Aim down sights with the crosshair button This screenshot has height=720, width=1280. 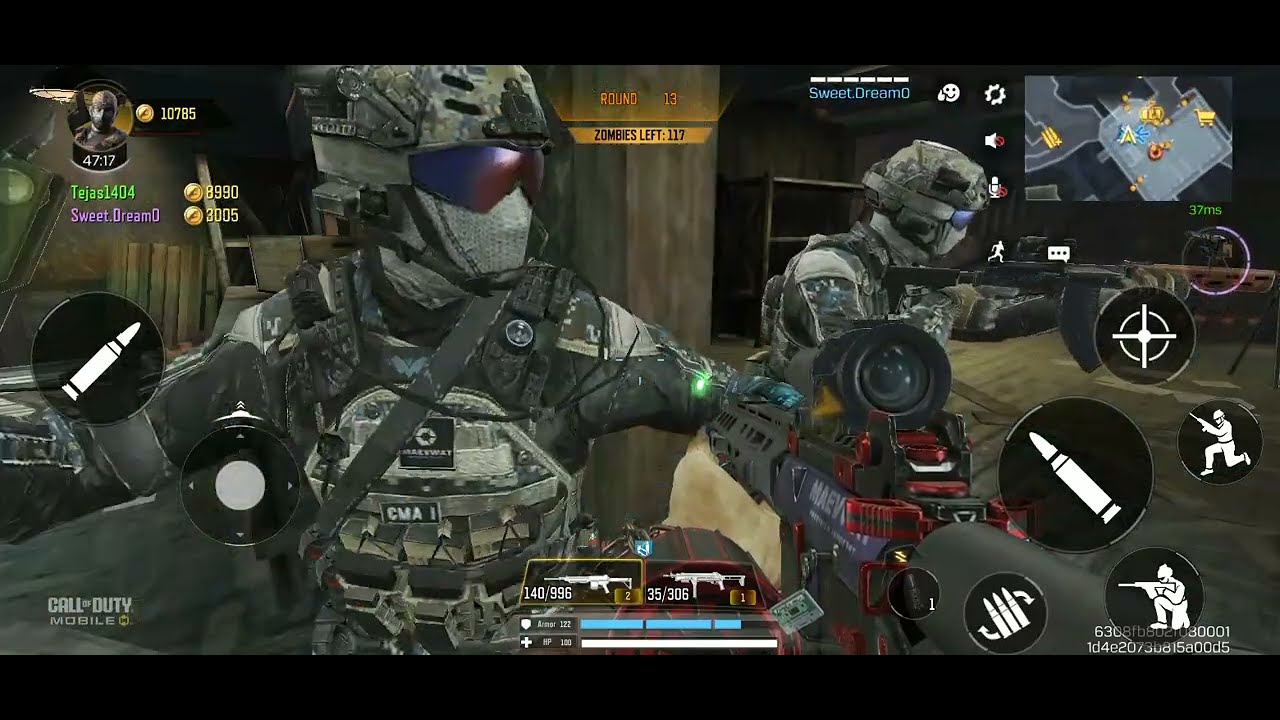pos(1144,336)
